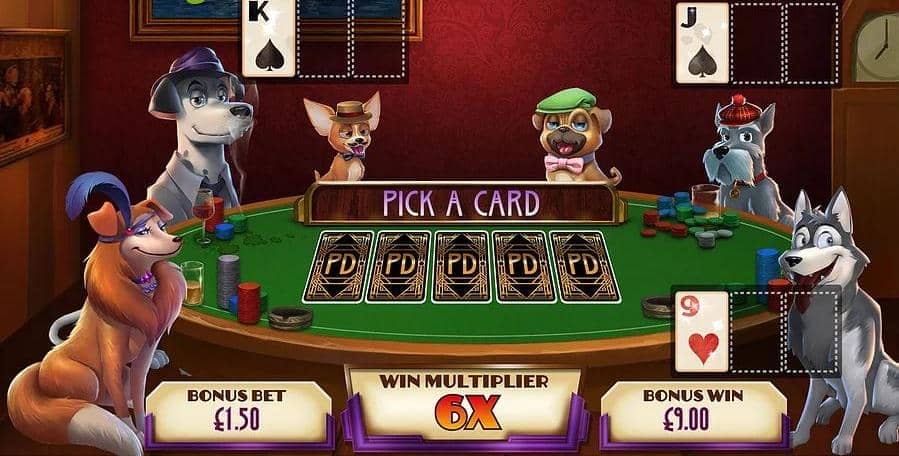Pick the leftmost face-down PD card
Viewport: 899px width, 456px height.
(339, 266)
